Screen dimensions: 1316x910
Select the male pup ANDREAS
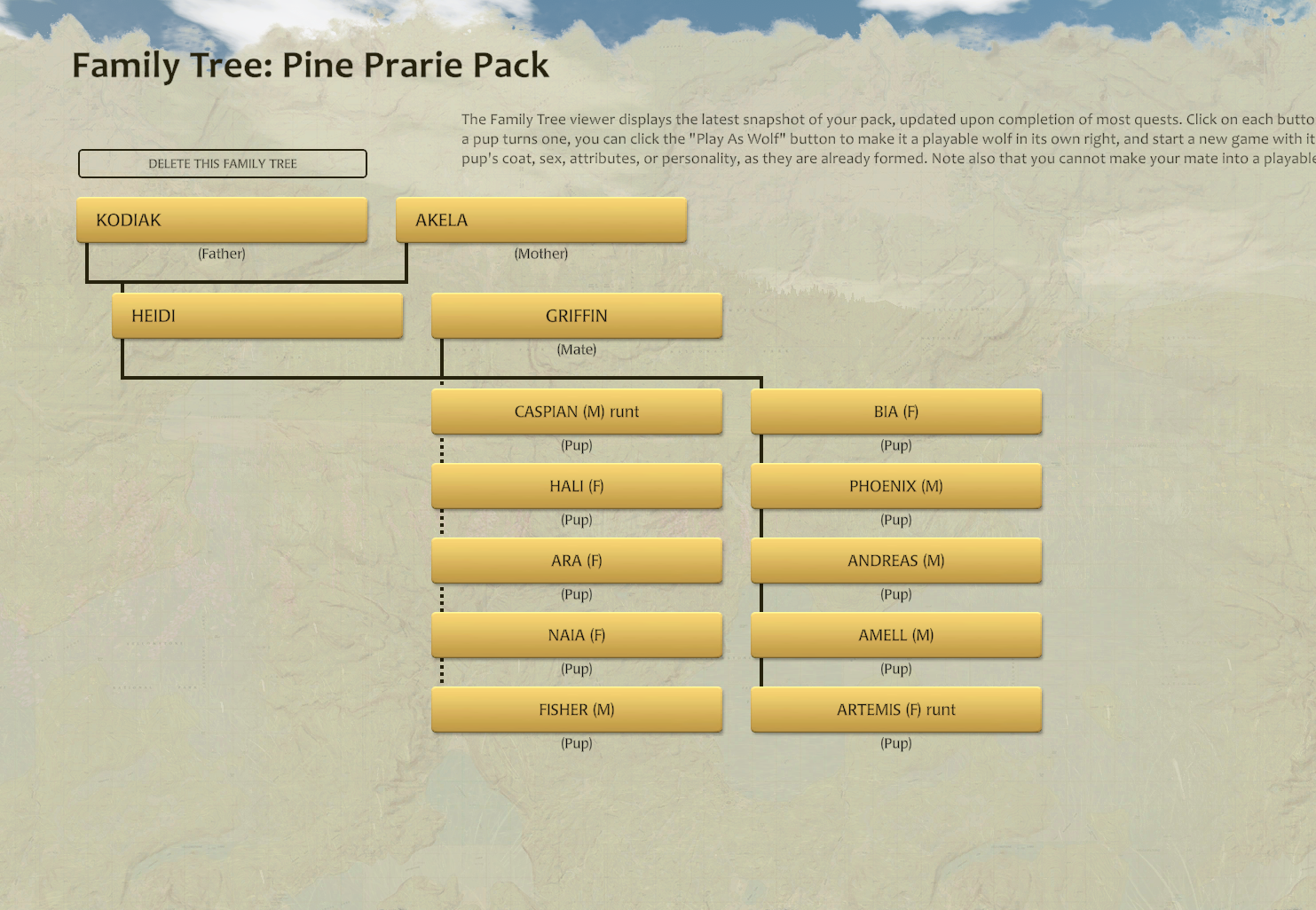coord(896,560)
